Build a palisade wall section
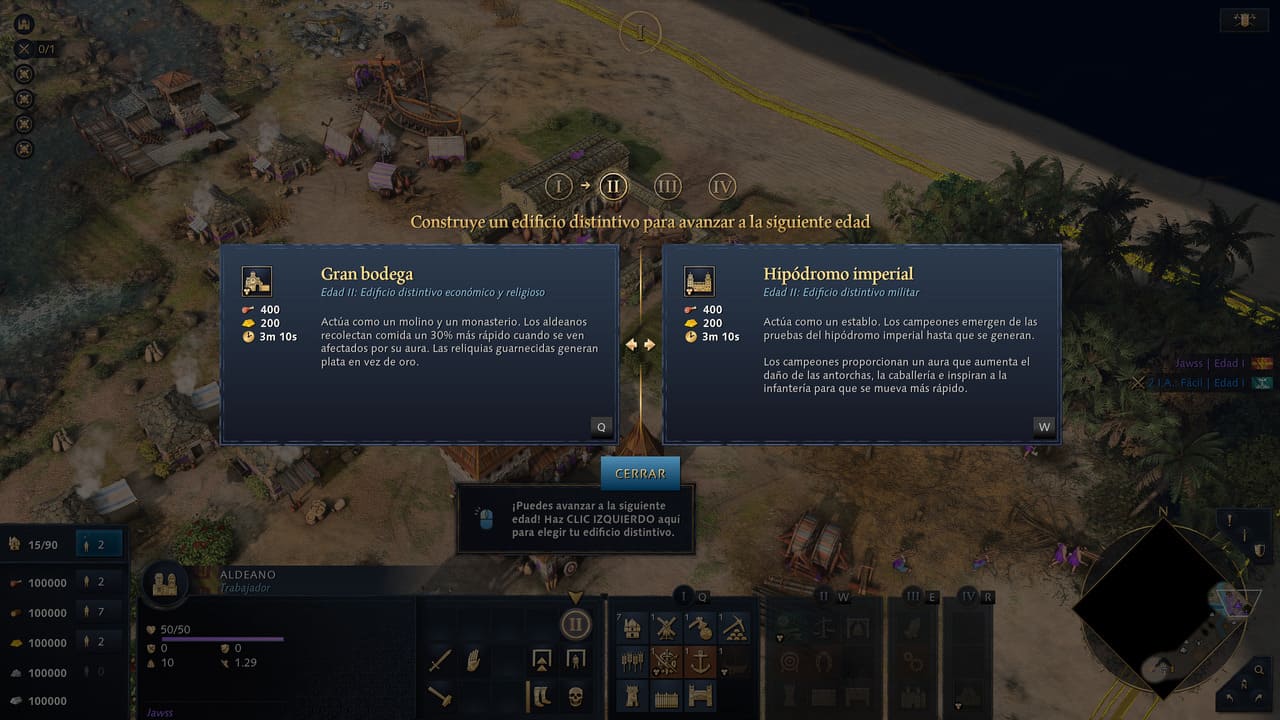1280x720 pixels. [x=665, y=694]
